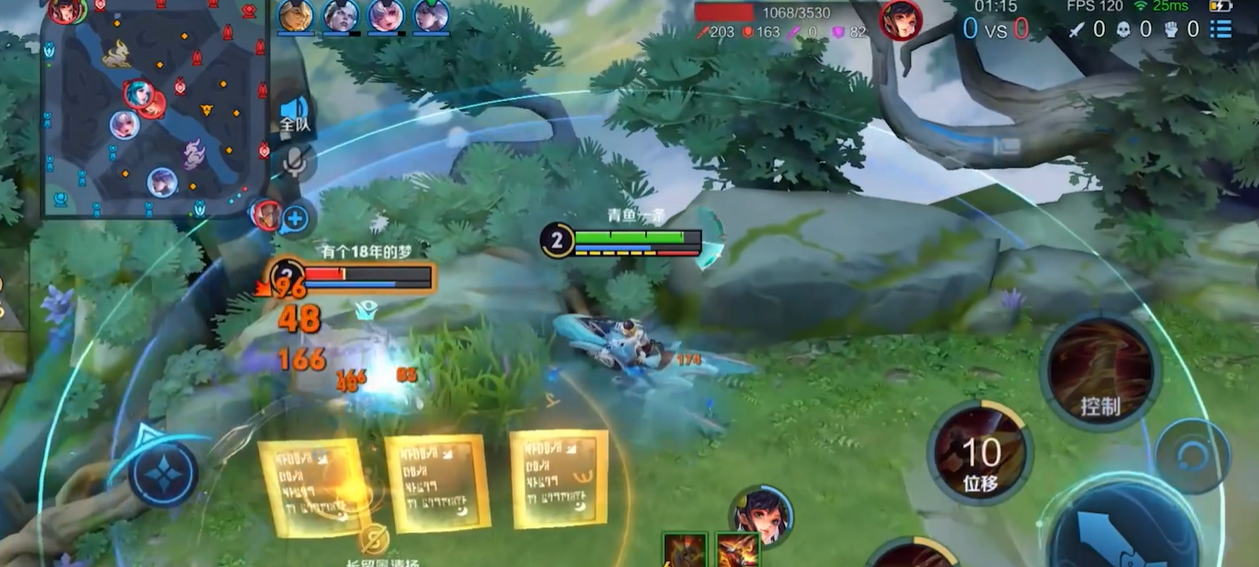The width and height of the screenshot is (1259, 567).
Task: Buy the left recommended equipment item
Action: 685,550
